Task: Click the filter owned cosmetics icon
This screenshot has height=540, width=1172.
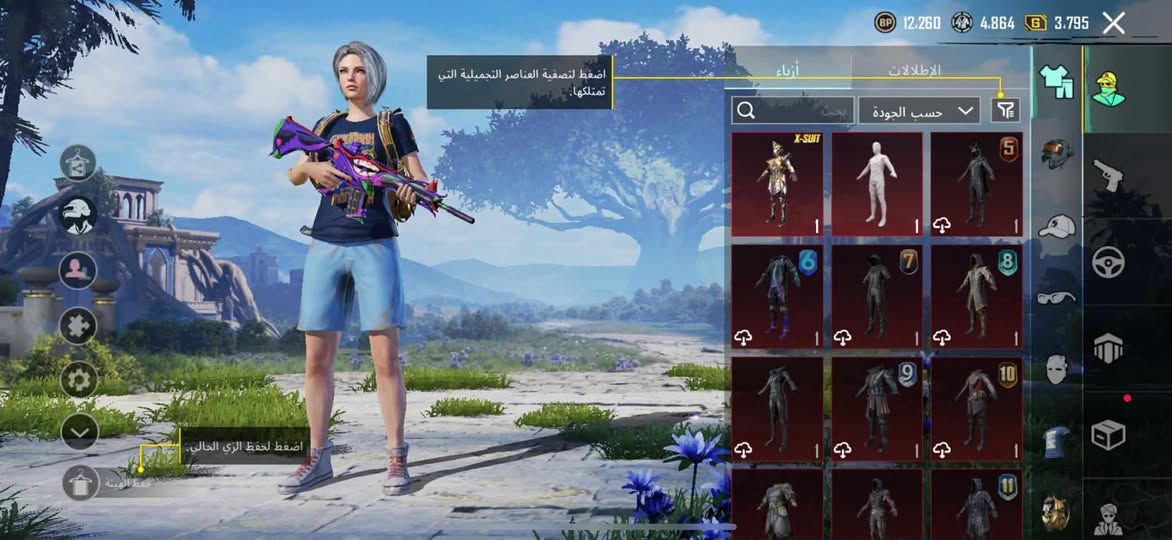Action: coord(1004,111)
